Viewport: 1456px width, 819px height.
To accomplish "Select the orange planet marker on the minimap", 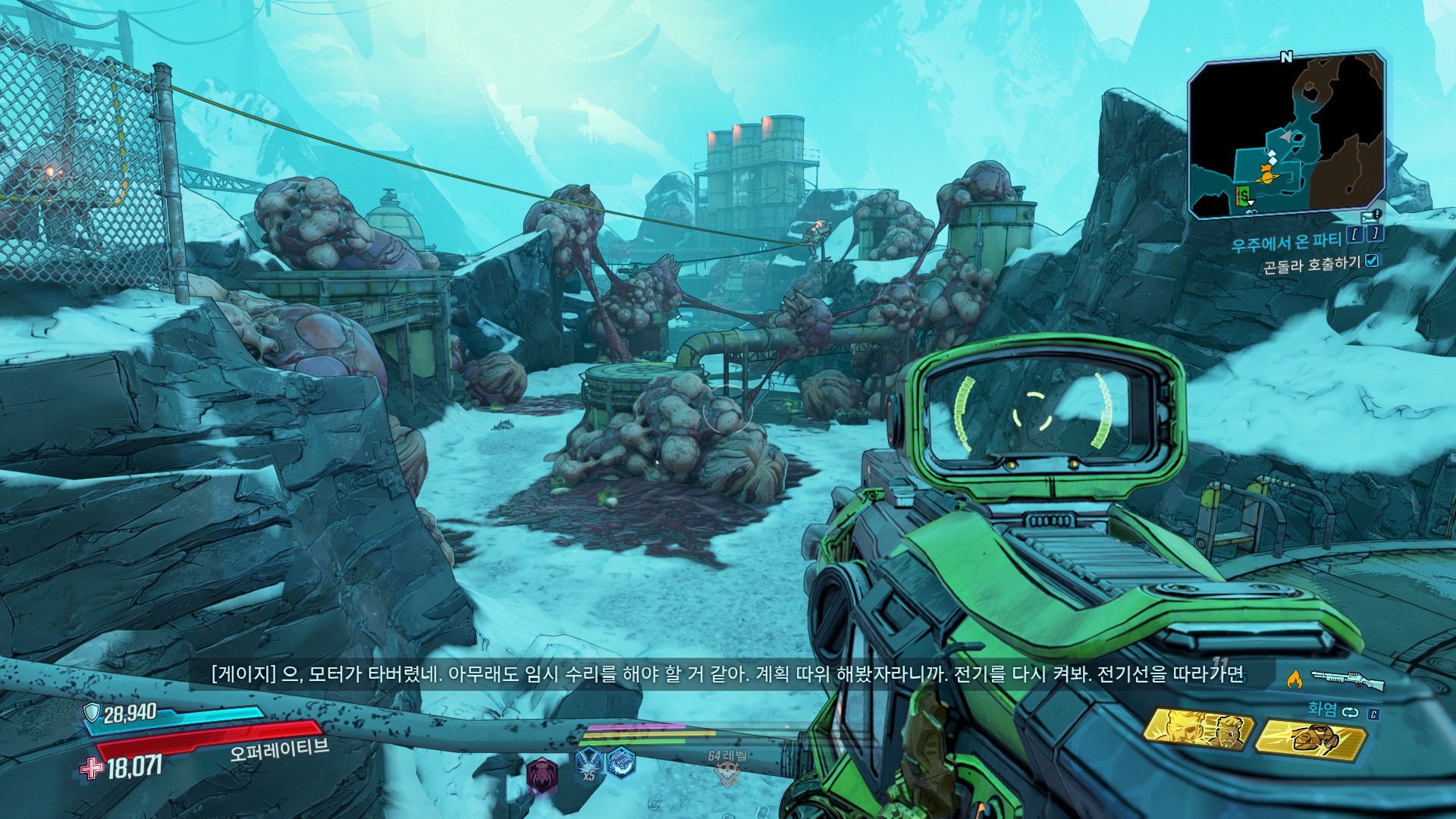I will click(x=1266, y=175).
